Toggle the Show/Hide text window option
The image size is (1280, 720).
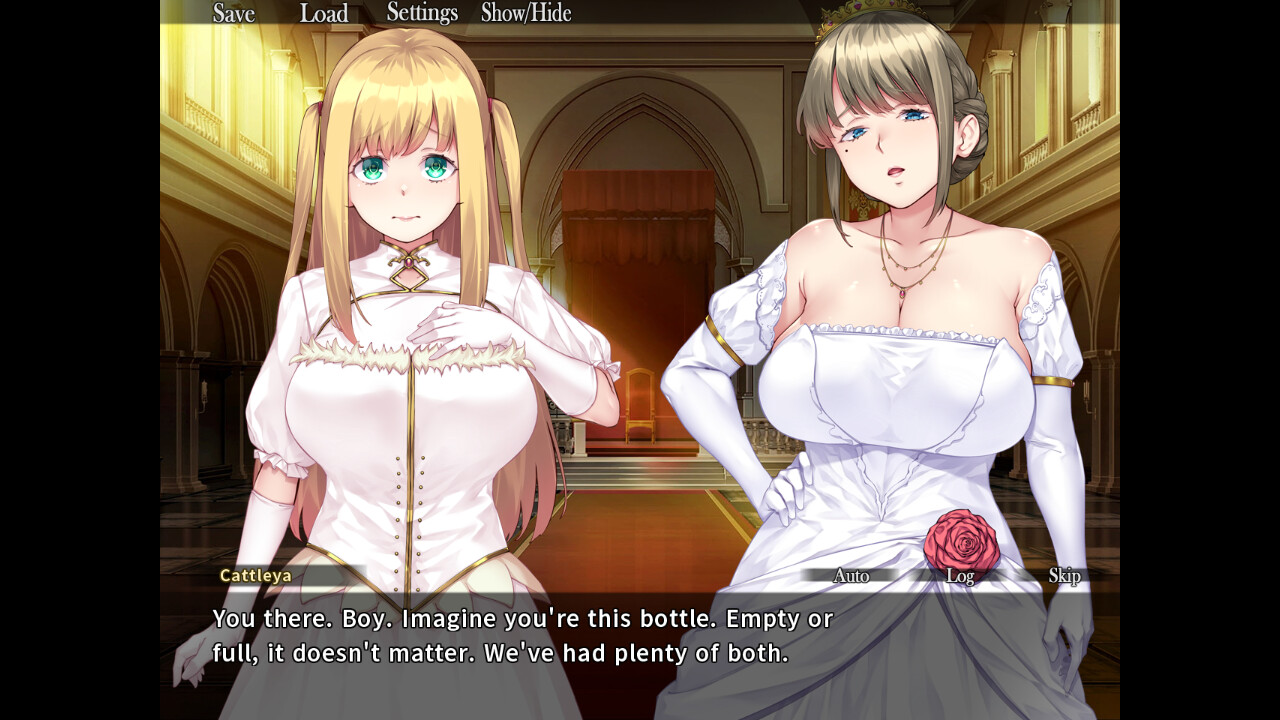coord(526,13)
